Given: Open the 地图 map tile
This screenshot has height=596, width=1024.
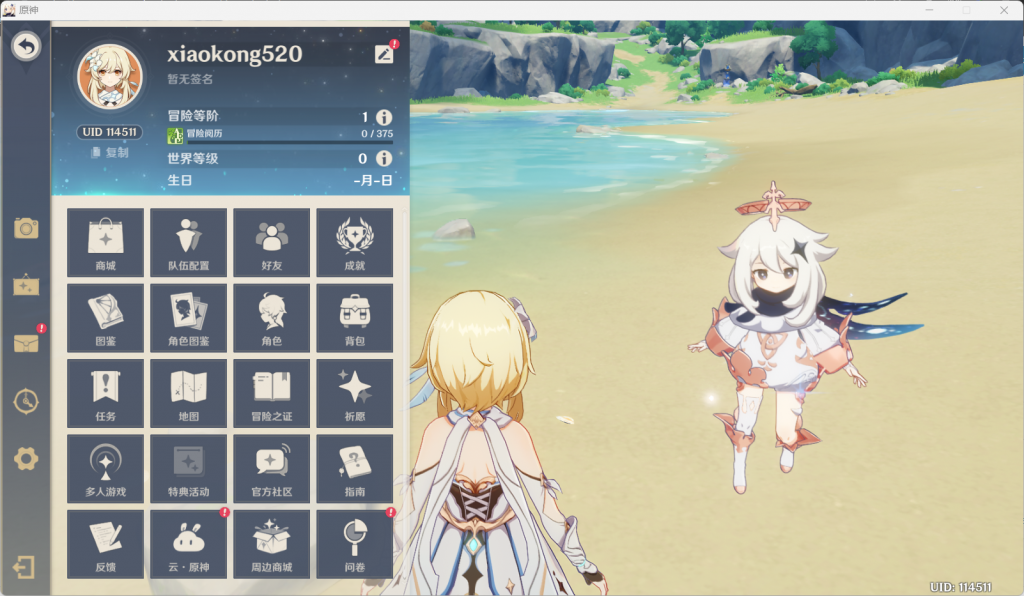Looking at the screenshot, I should click(x=188, y=392).
